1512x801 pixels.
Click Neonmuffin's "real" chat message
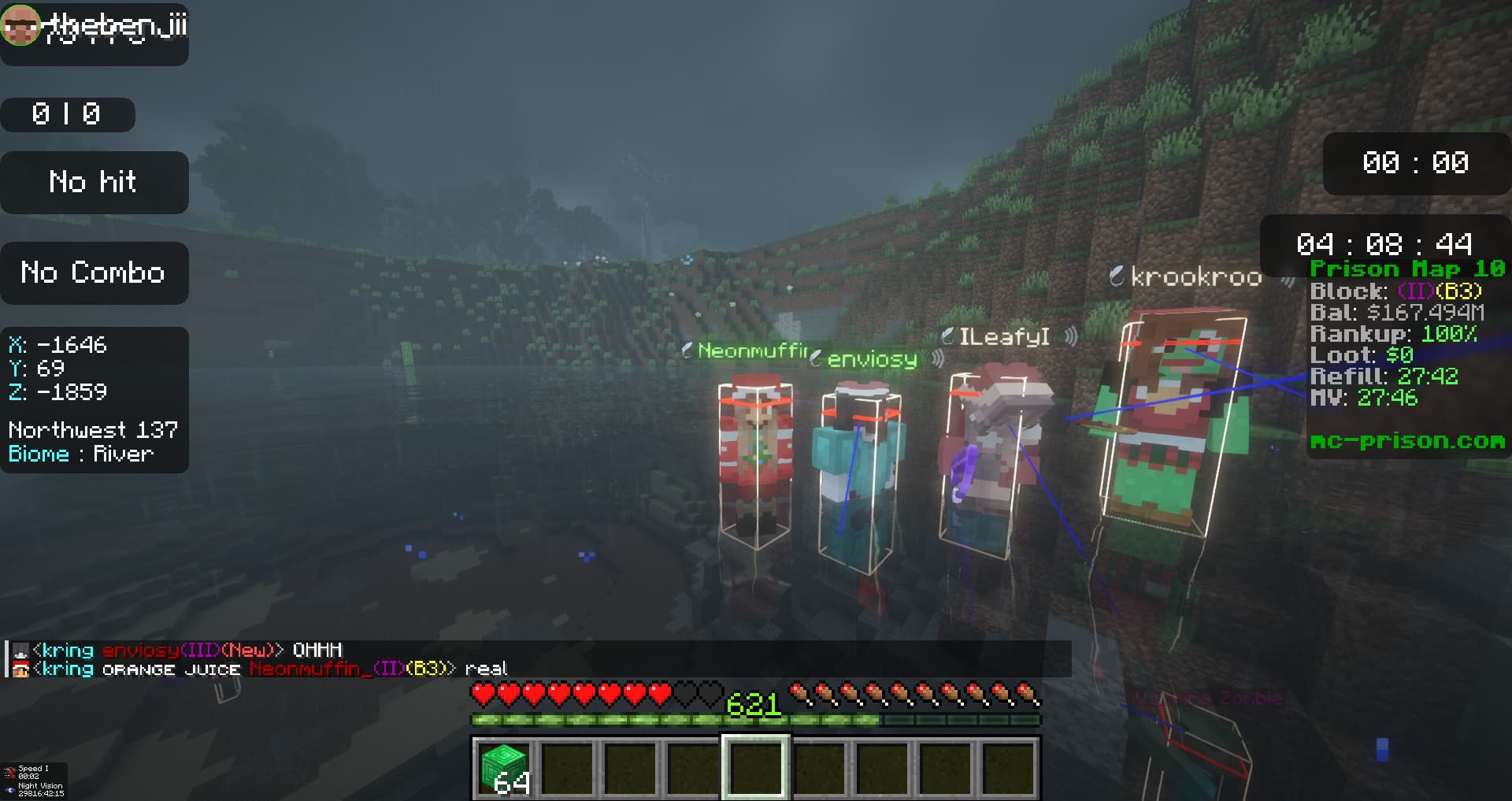[x=485, y=669]
